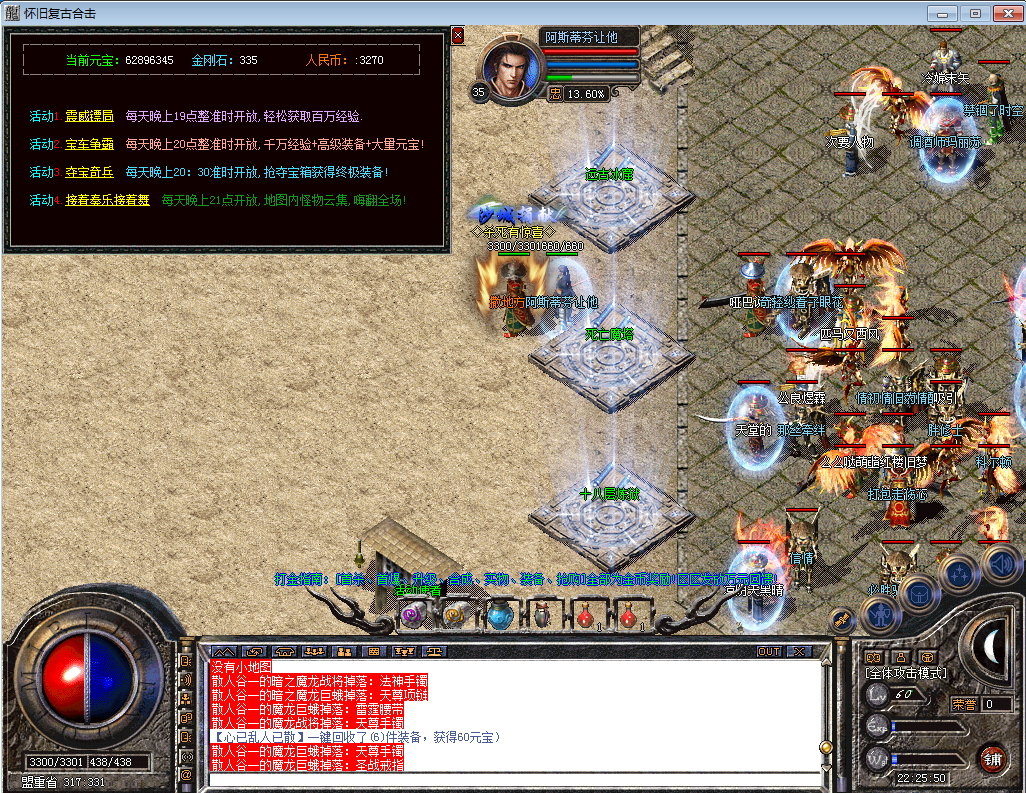The image size is (1026, 793).
Task: Open the 接着奏乐接着舞 activity link
Action: point(107,200)
